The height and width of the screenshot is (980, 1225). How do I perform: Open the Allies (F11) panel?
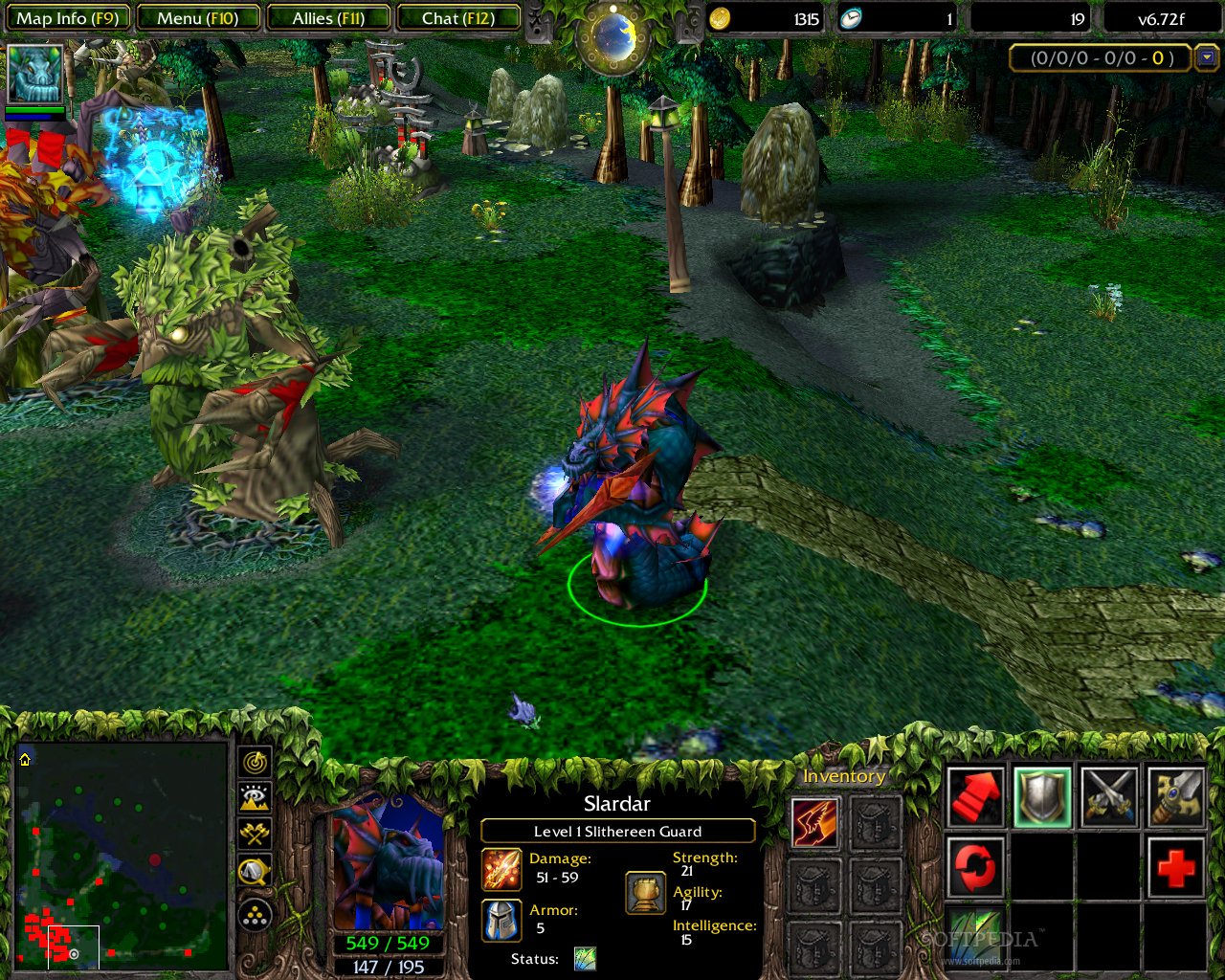point(328,16)
